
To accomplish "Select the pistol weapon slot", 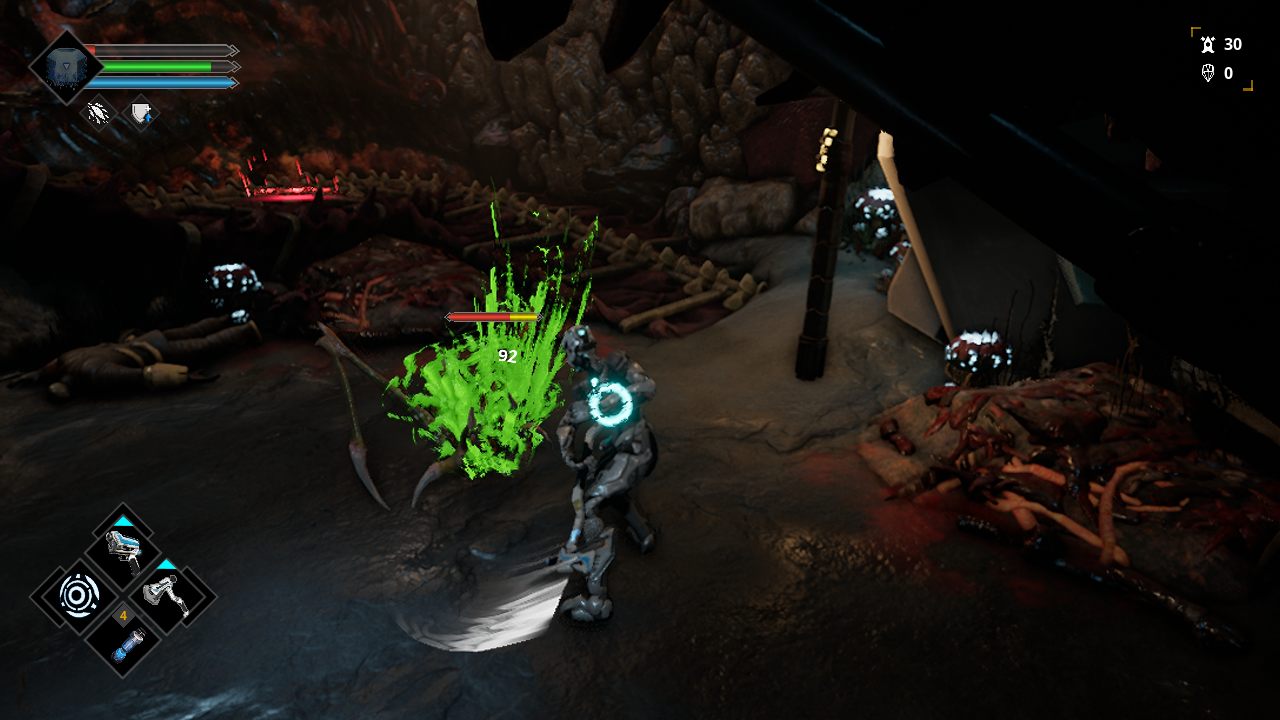I will (122, 549).
